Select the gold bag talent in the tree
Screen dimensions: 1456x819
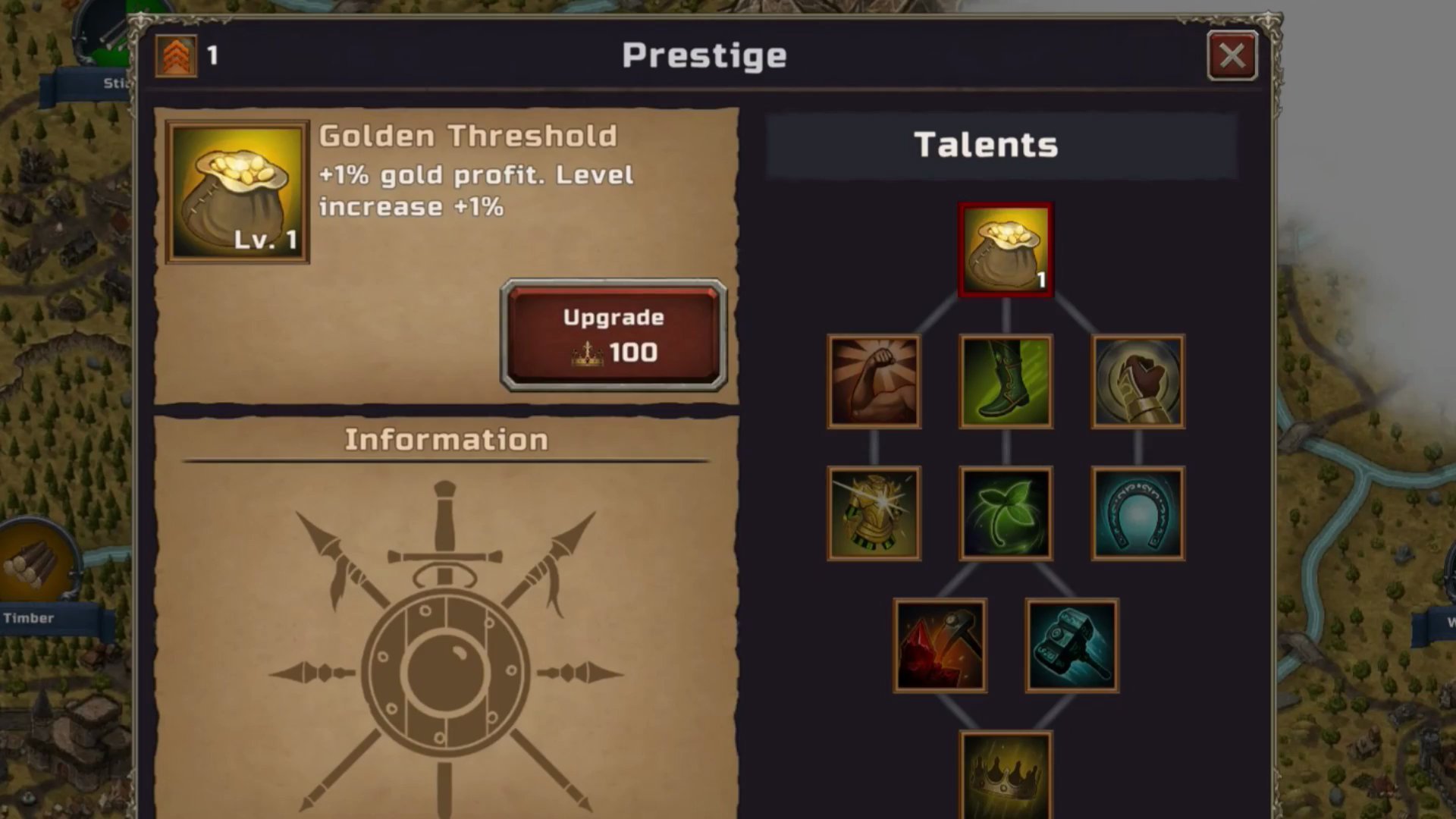[x=1005, y=247]
